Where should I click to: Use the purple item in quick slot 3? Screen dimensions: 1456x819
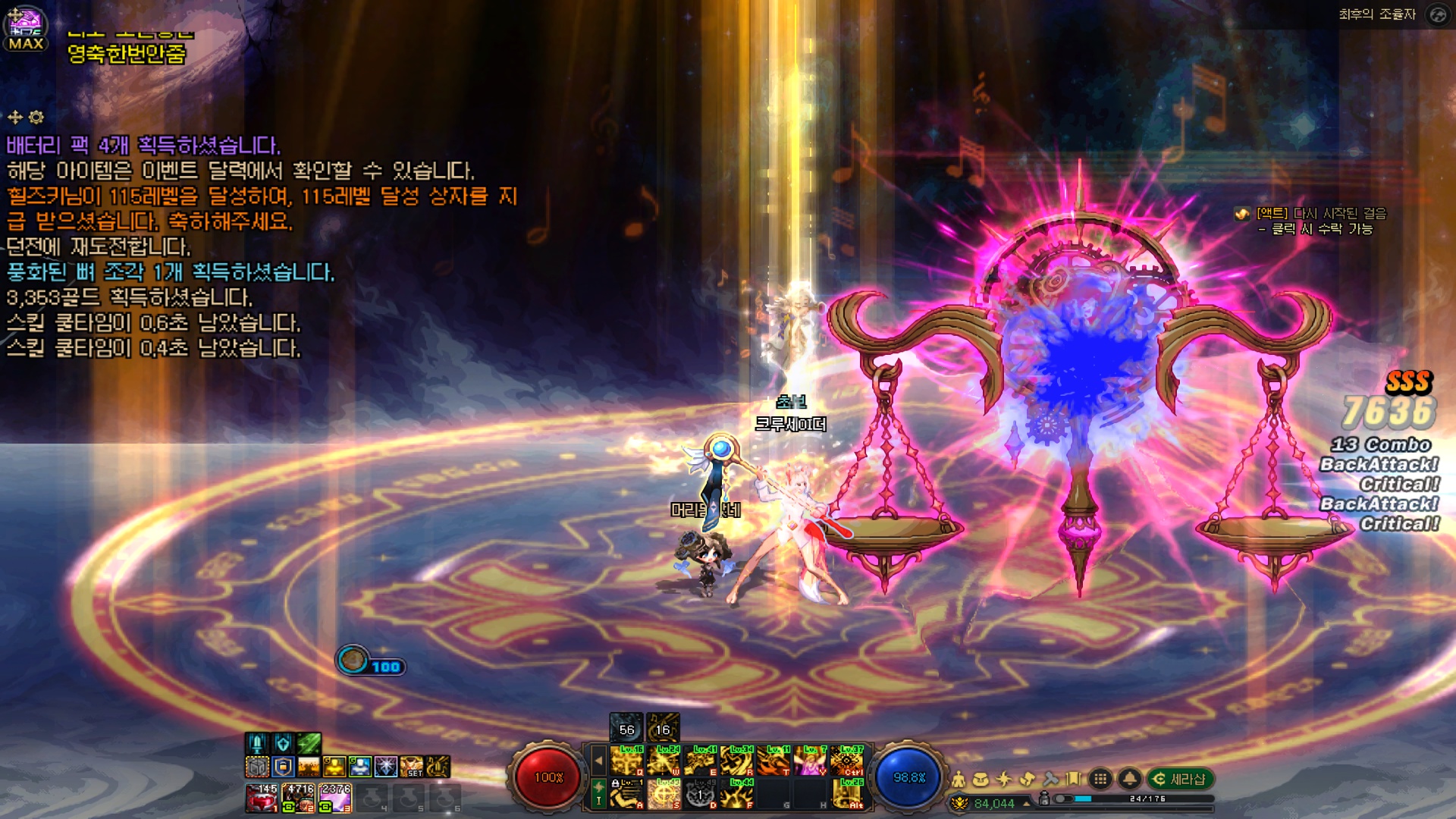point(334,799)
